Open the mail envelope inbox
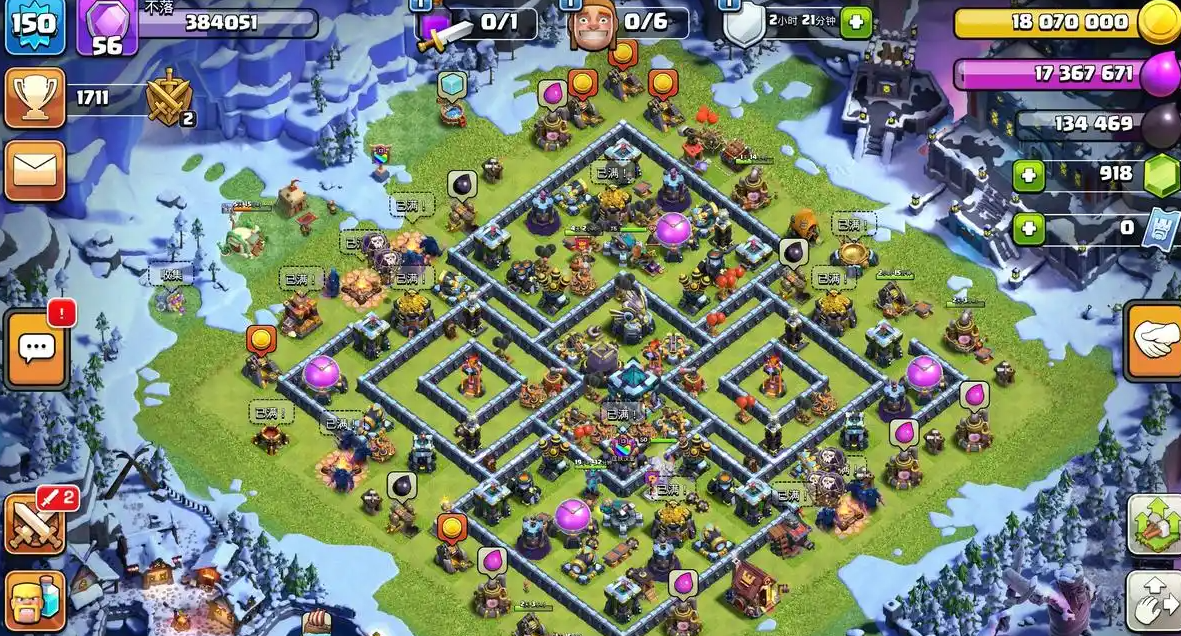Screen dimensions: 1181x636 click(34, 171)
